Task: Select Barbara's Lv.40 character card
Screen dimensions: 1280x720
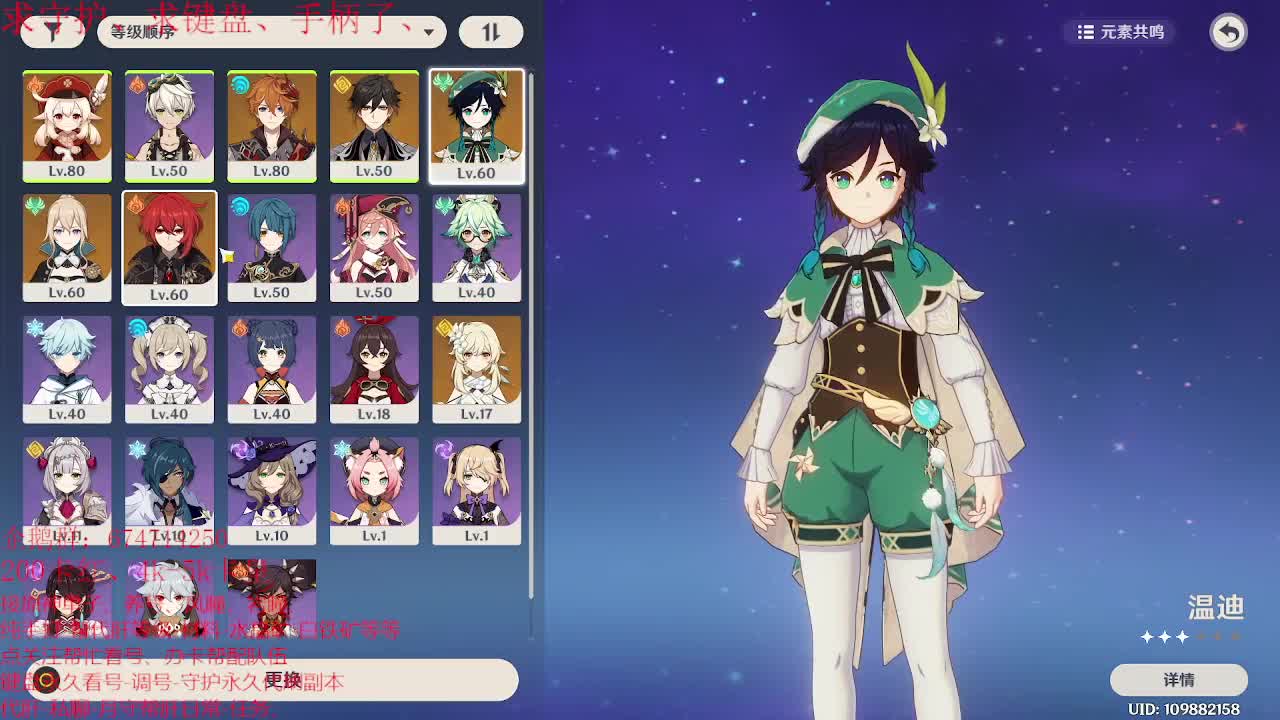Action: [169, 369]
